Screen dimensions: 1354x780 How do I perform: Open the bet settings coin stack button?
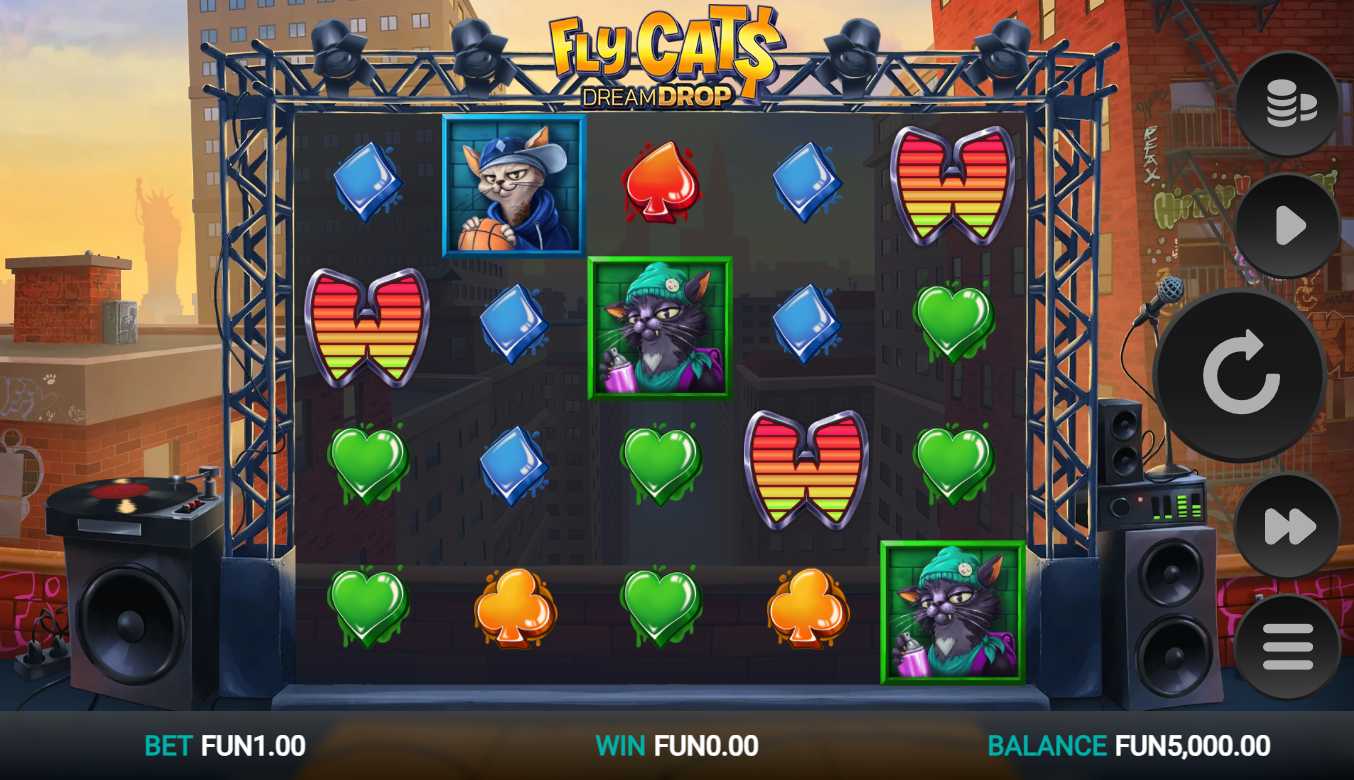coord(1287,104)
